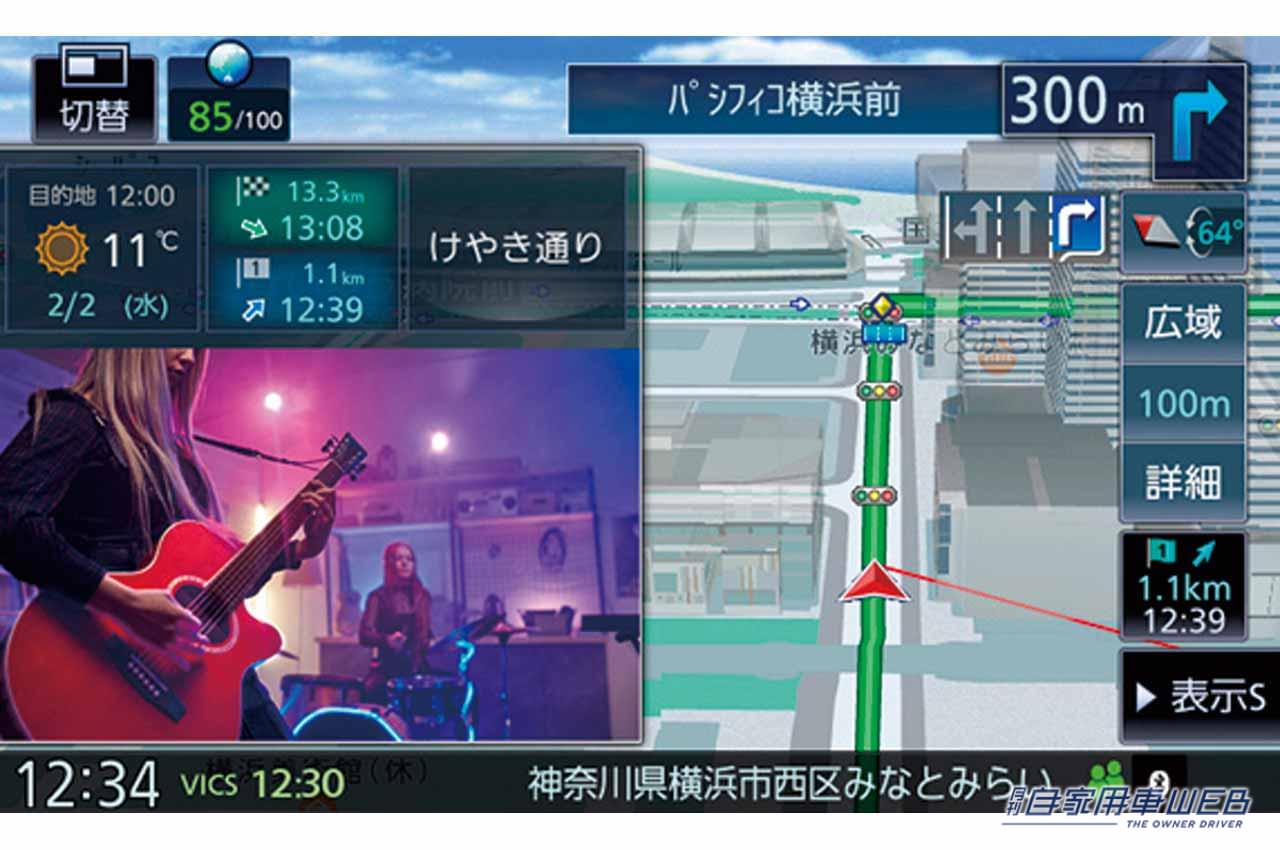Show the next waypoint 1.1km 12:39 button

tap(1184, 586)
